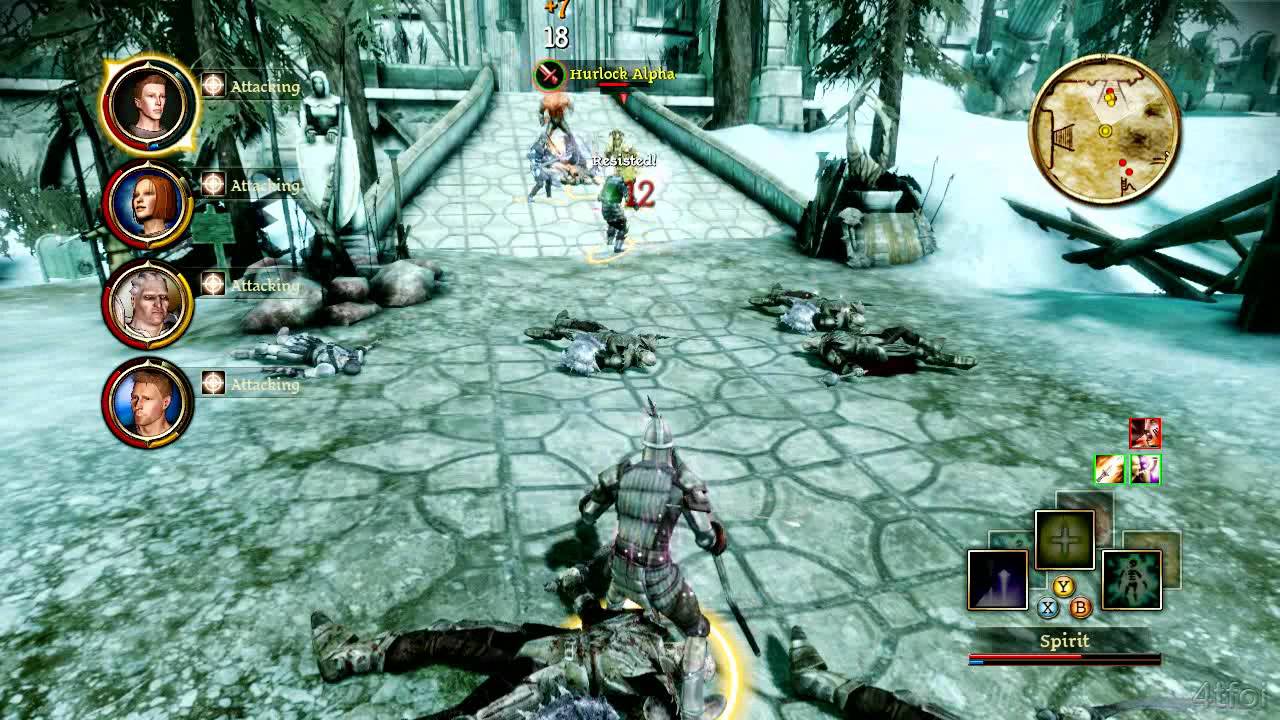
Task: Click the purple figure buff icon
Action: point(1145,468)
